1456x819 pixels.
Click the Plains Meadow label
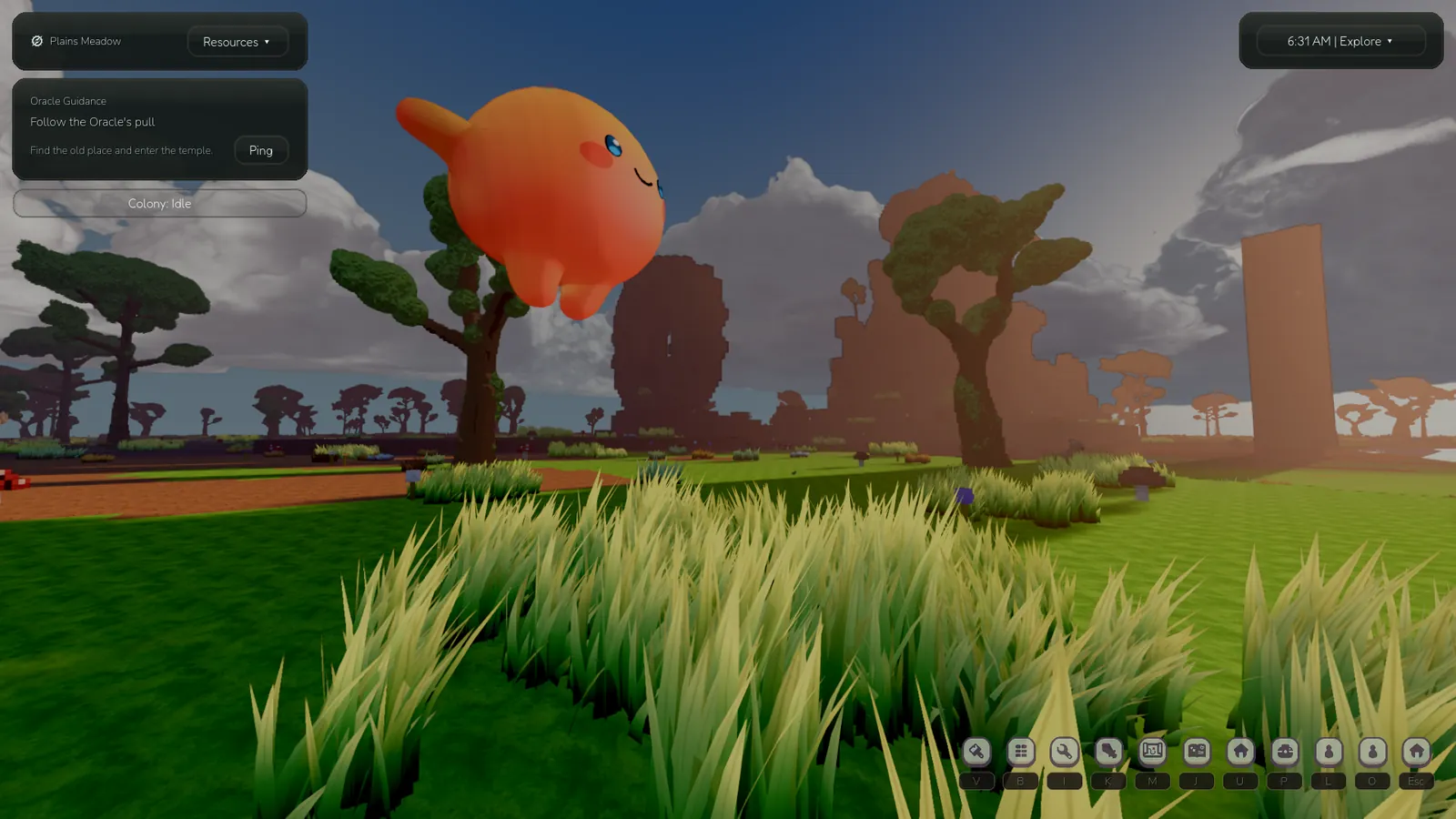point(85,41)
